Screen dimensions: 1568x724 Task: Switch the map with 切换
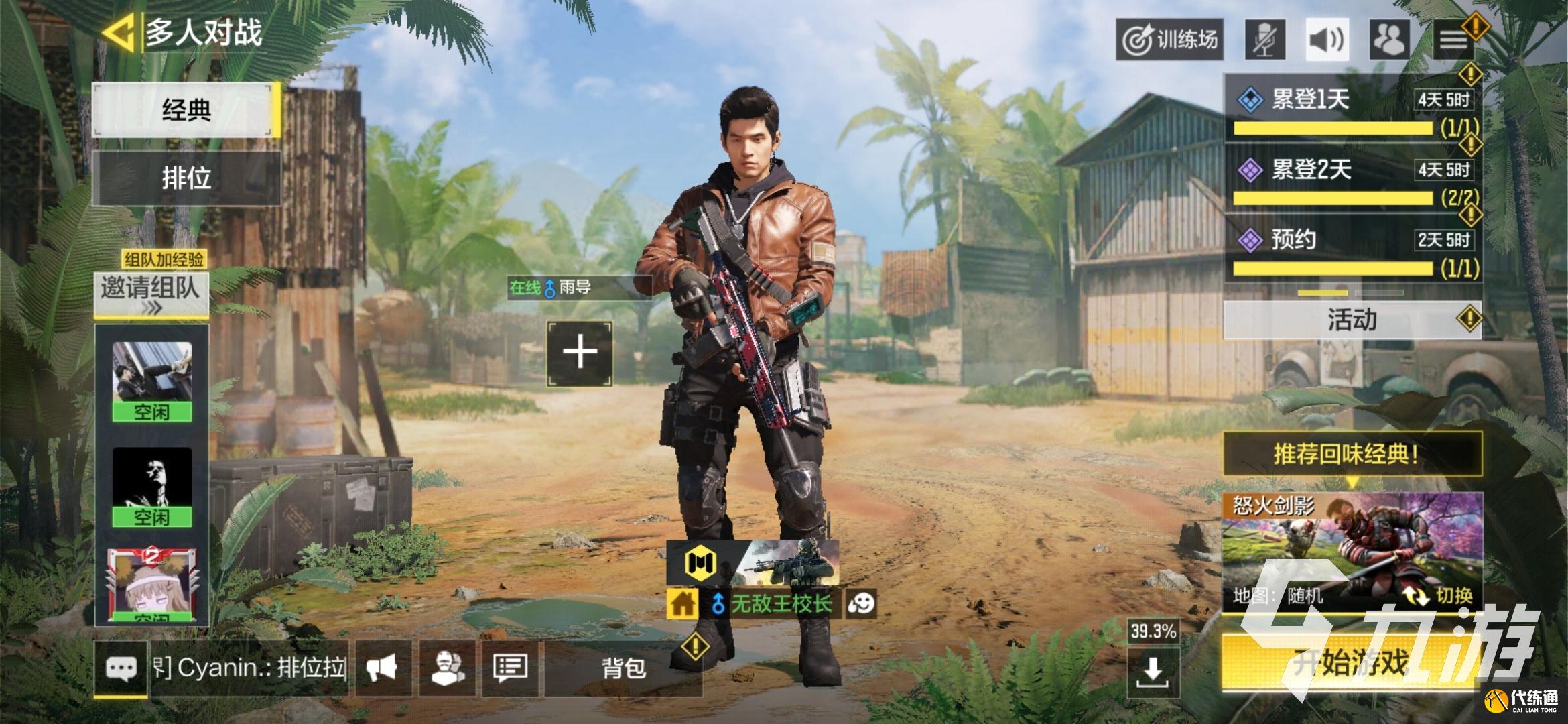tap(1439, 595)
